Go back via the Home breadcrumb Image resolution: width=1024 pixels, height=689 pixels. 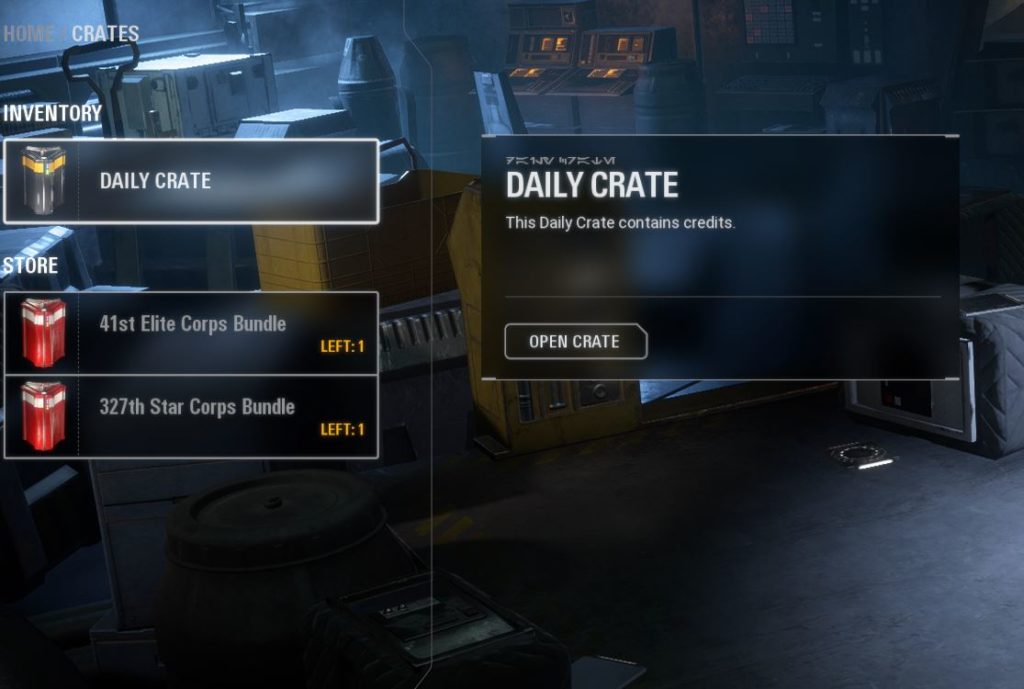pyautogui.click(x=29, y=33)
